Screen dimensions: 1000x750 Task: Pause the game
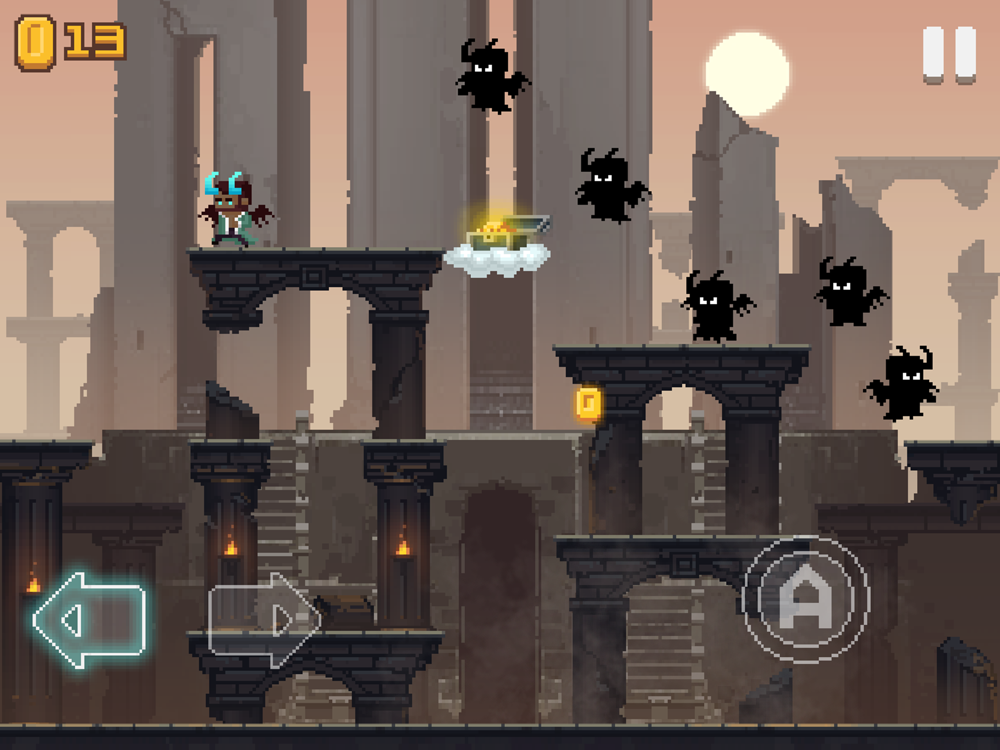(949, 54)
